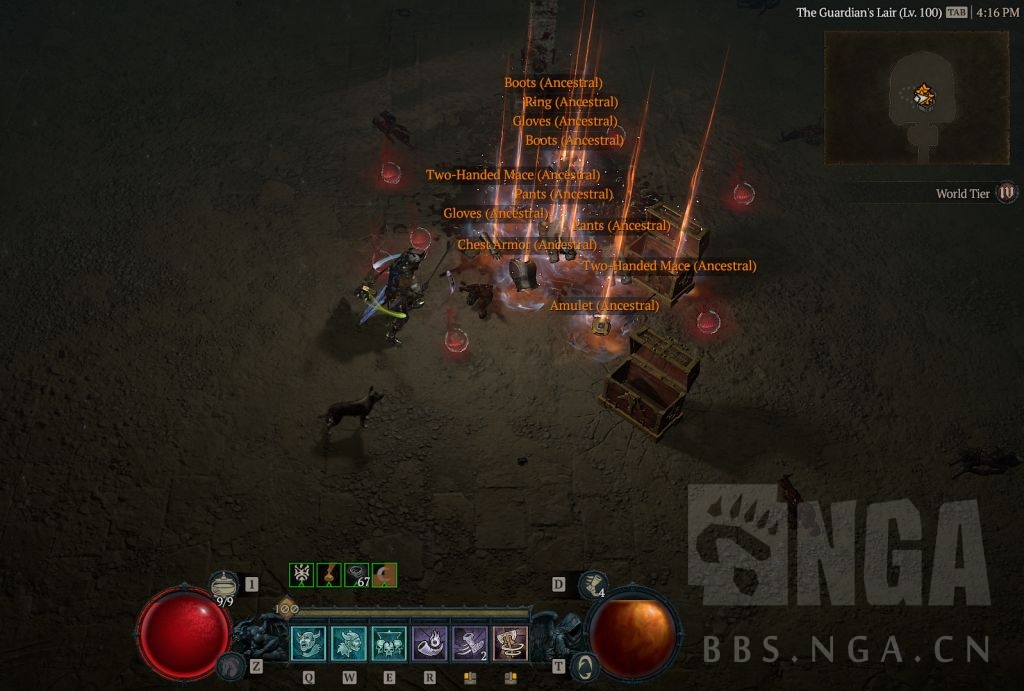Activate the whirling axe skill
This screenshot has width=1024, height=691.
coord(510,644)
